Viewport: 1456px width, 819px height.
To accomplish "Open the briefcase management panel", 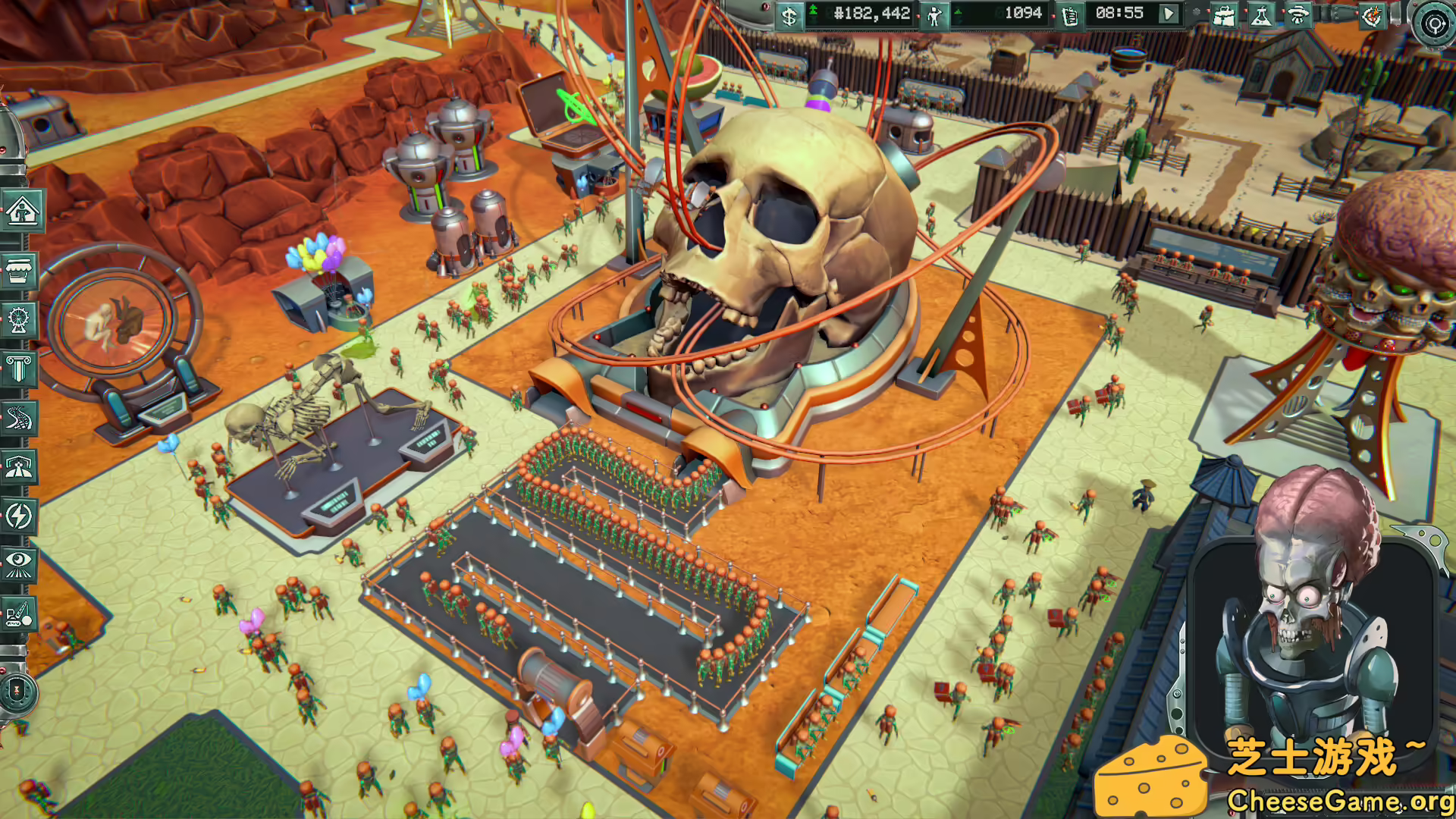I will [x=1224, y=16].
